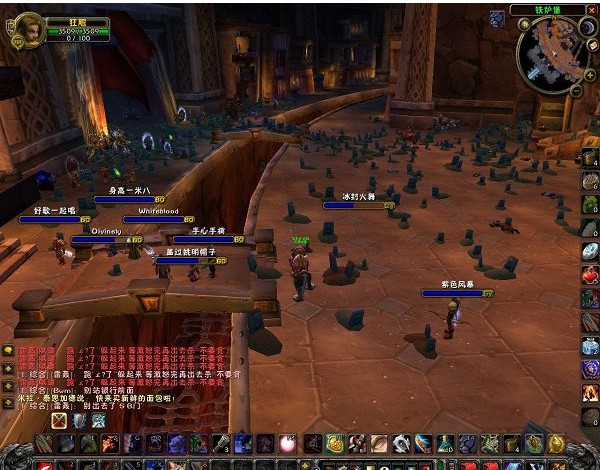
Task: Open the Ironforge minimap
Action: [548, 52]
